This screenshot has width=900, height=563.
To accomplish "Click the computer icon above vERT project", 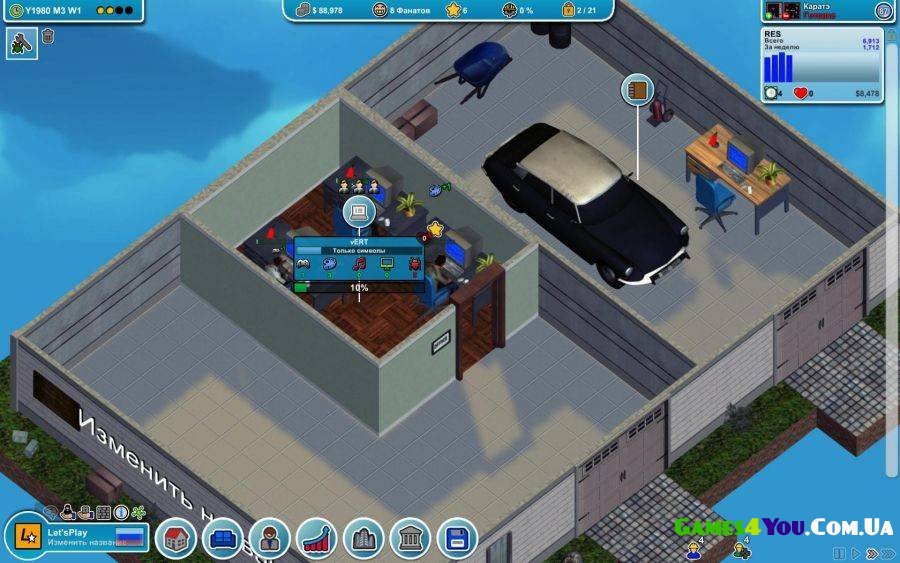I will (359, 212).
